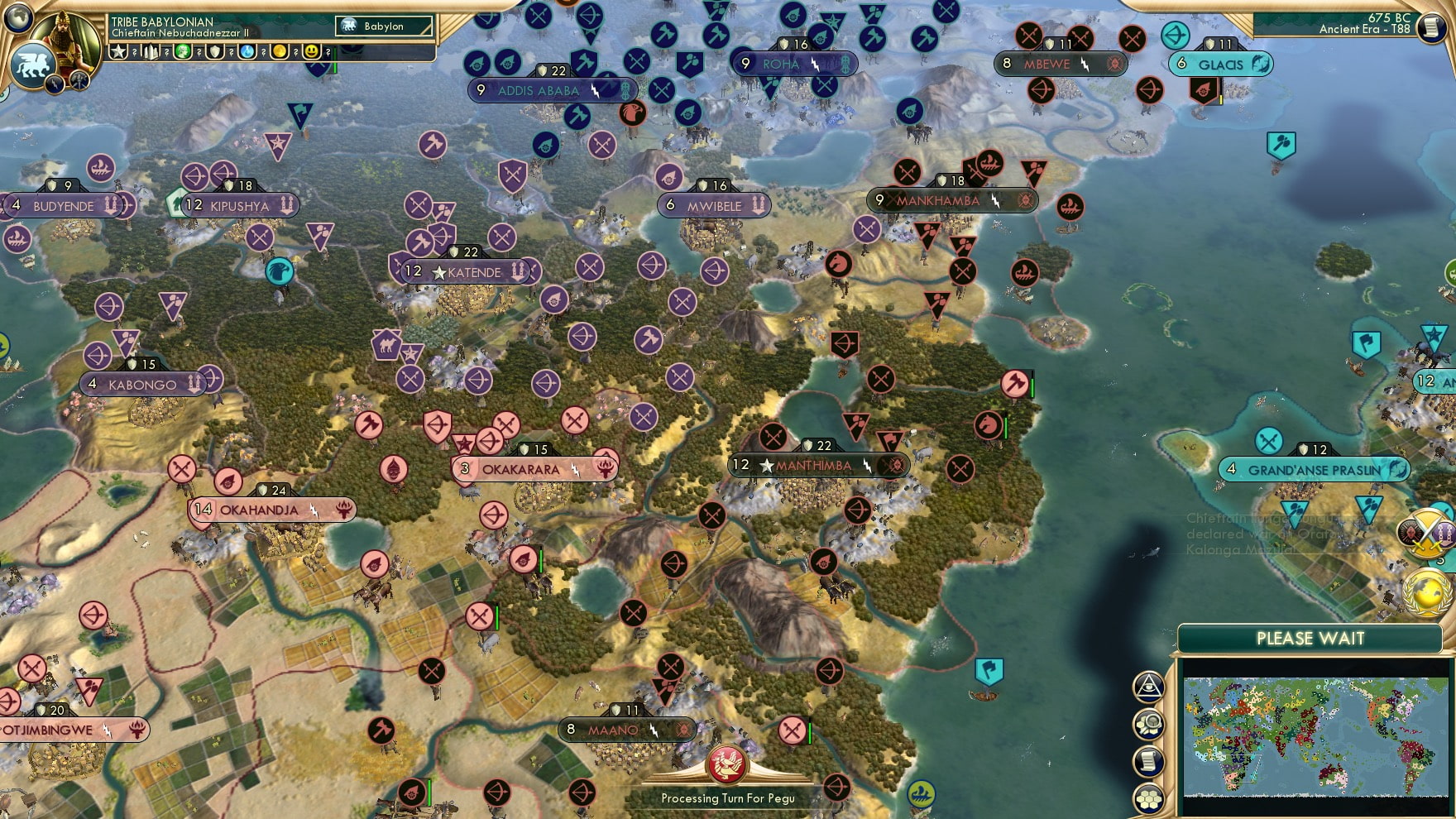The height and width of the screenshot is (819, 1456).
Task: Click the culture star icon near the leader portrait
Action: coord(117,51)
